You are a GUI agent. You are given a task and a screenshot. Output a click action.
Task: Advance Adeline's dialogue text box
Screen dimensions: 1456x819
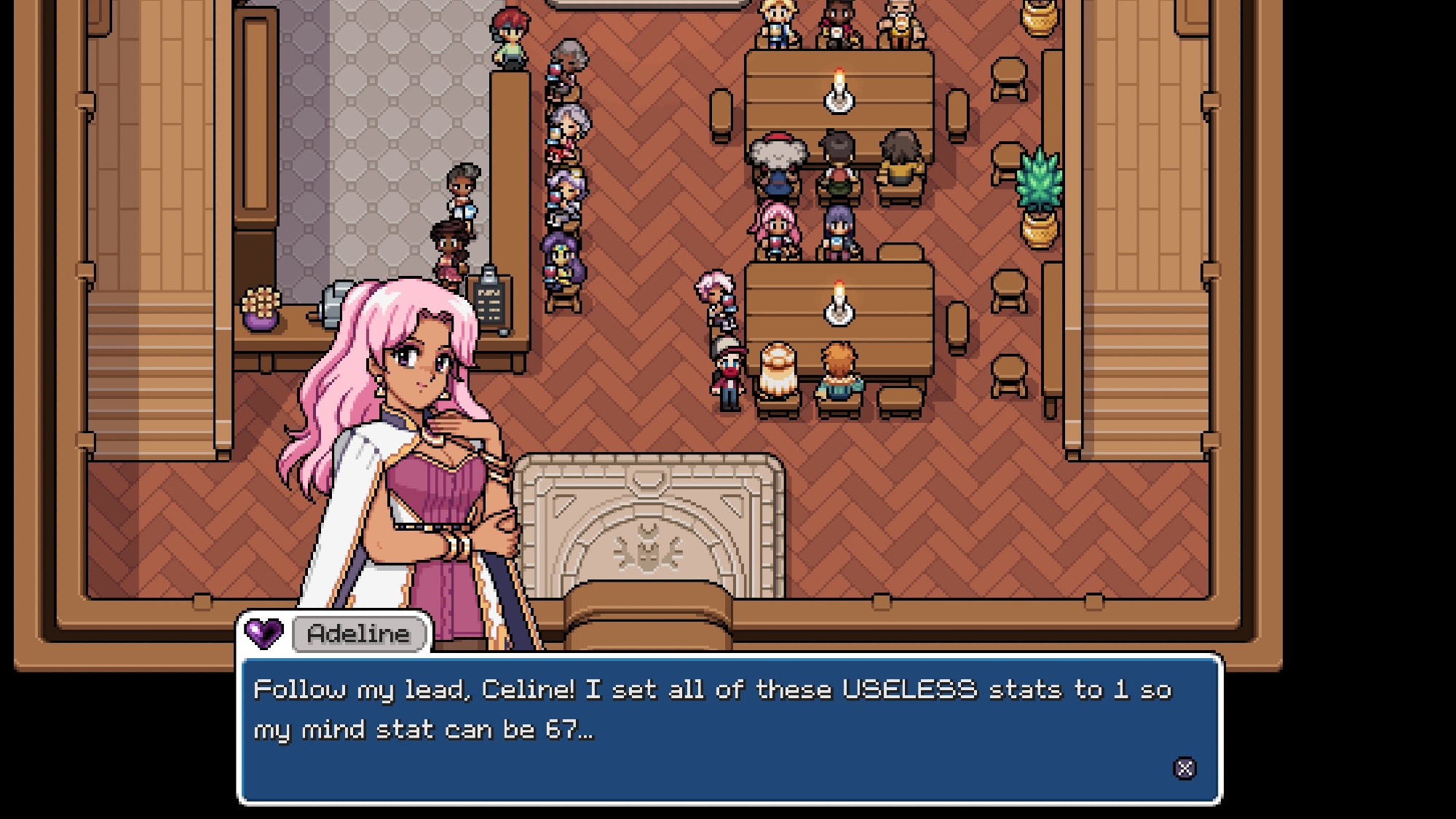click(1184, 768)
